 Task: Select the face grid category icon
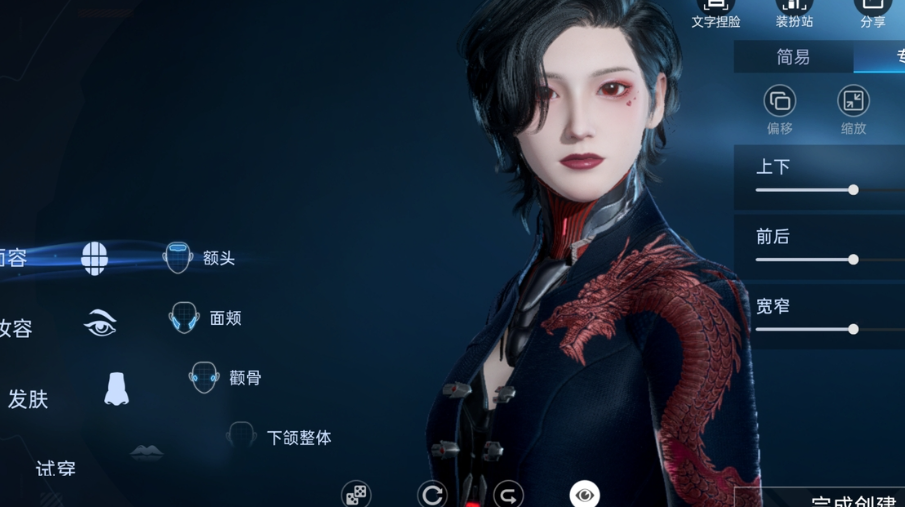coord(94,258)
